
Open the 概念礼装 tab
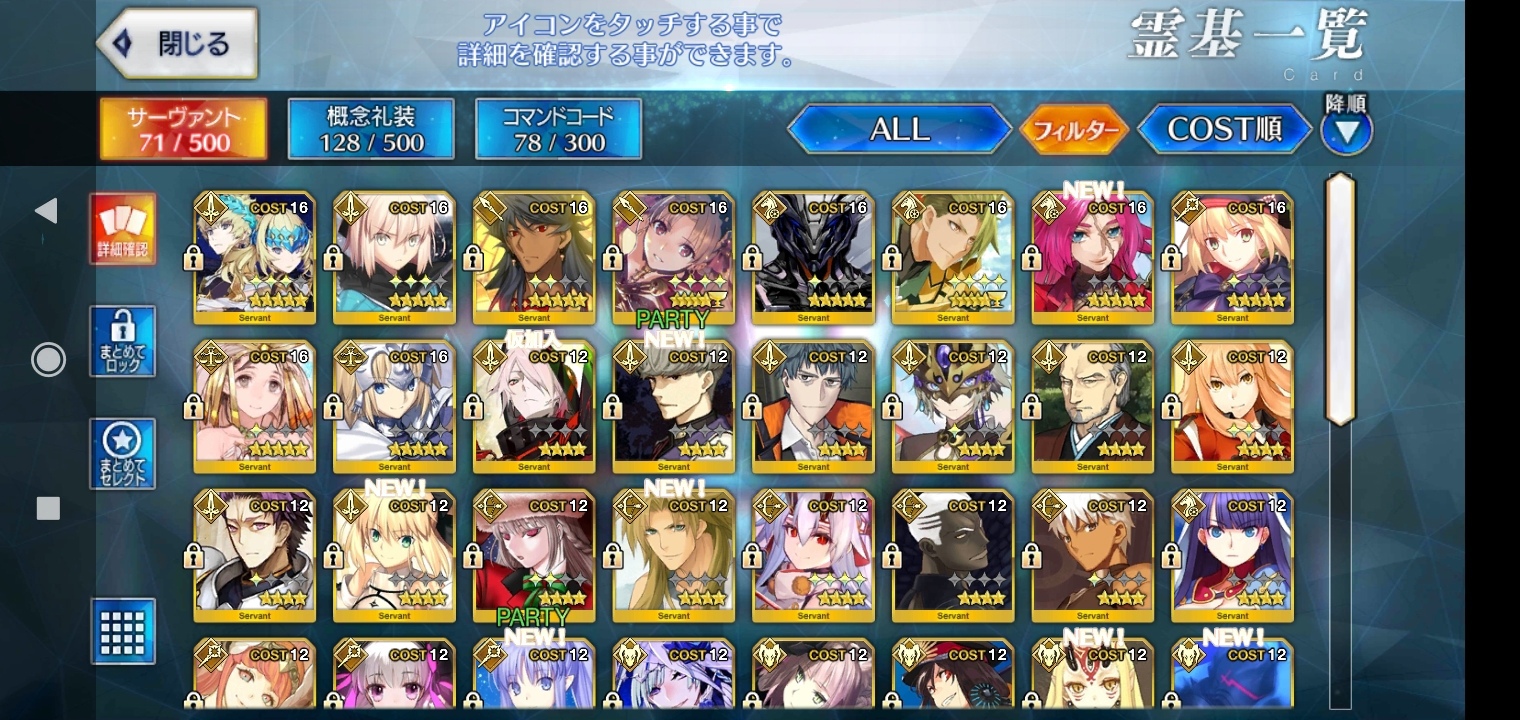pyautogui.click(x=371, y=129)
